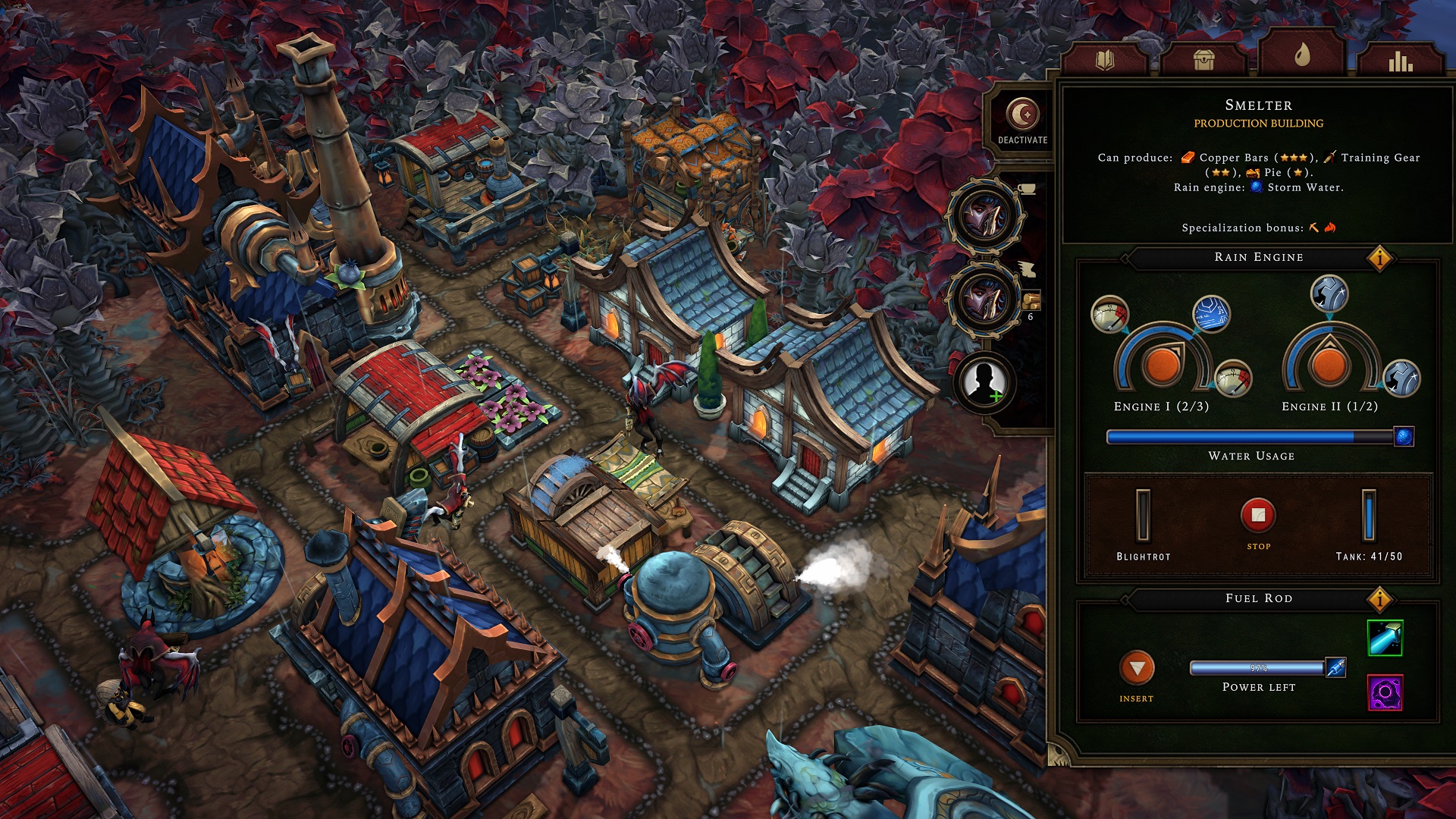Show Rain Engine info
Image resolution: width=1456 pixels, height=819 pixels.
[1379, 259]
